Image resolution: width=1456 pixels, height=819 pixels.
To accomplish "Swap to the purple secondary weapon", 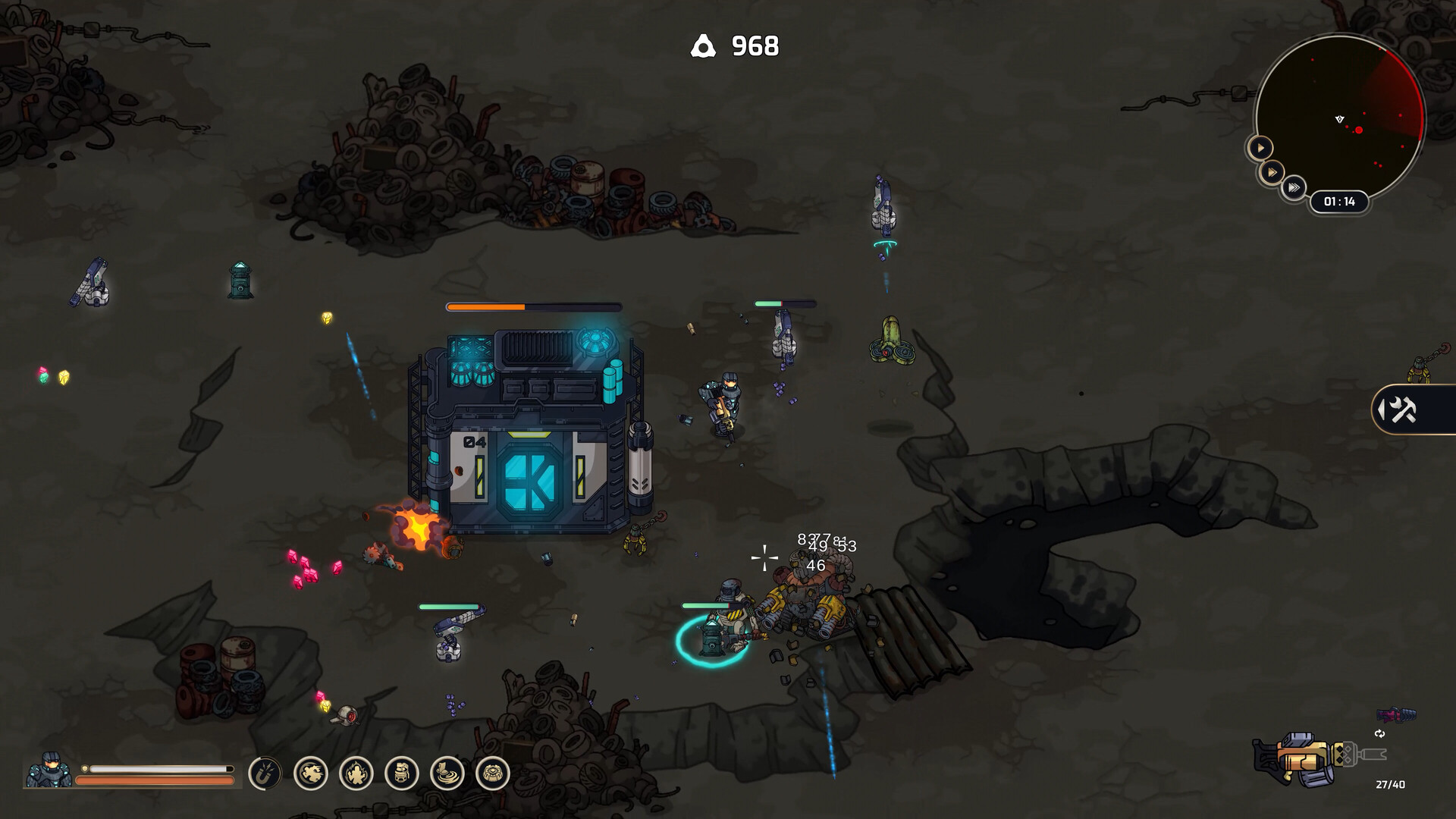I will 1396,714.
